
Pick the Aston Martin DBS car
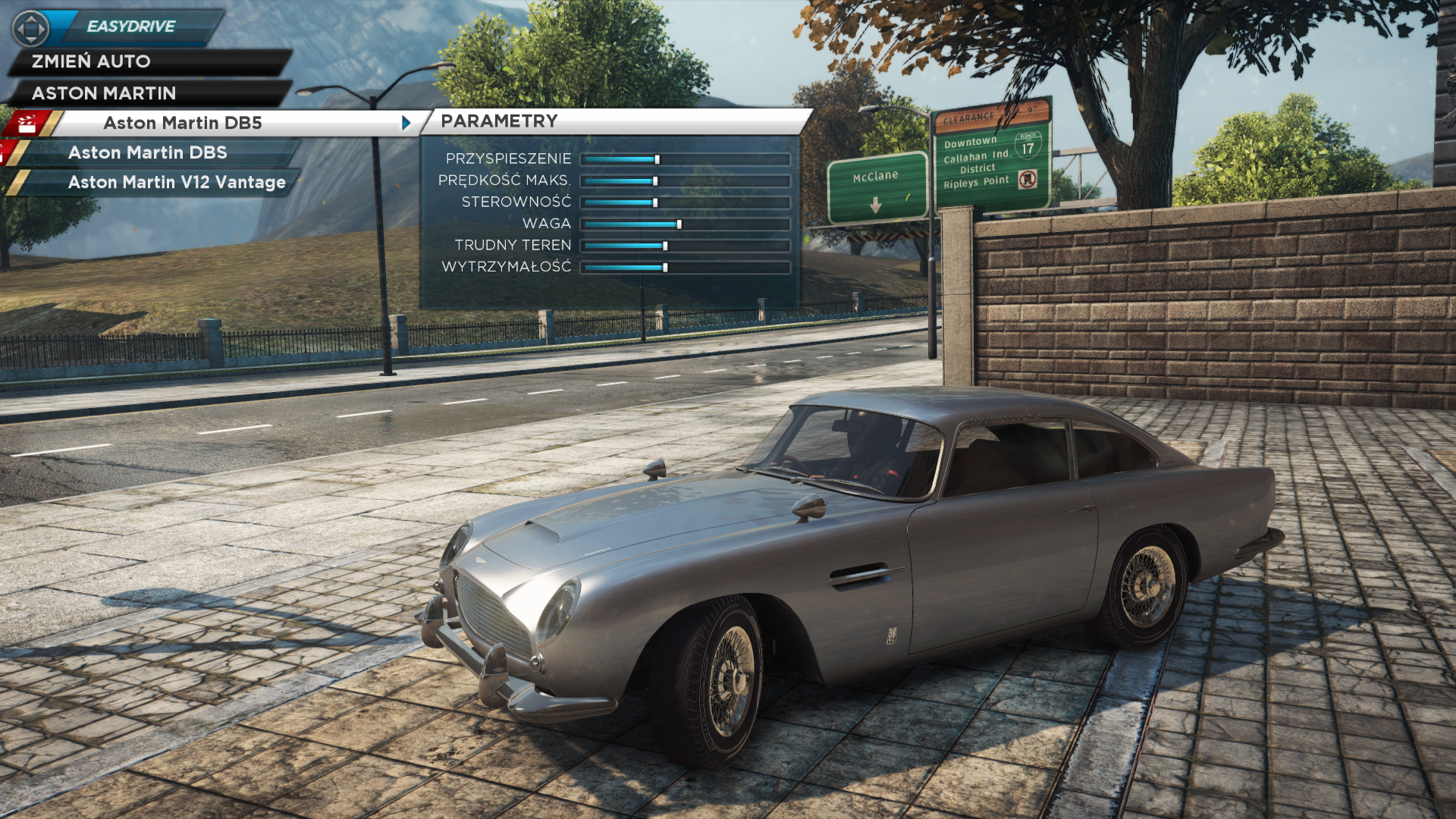[x=148, y=152]
